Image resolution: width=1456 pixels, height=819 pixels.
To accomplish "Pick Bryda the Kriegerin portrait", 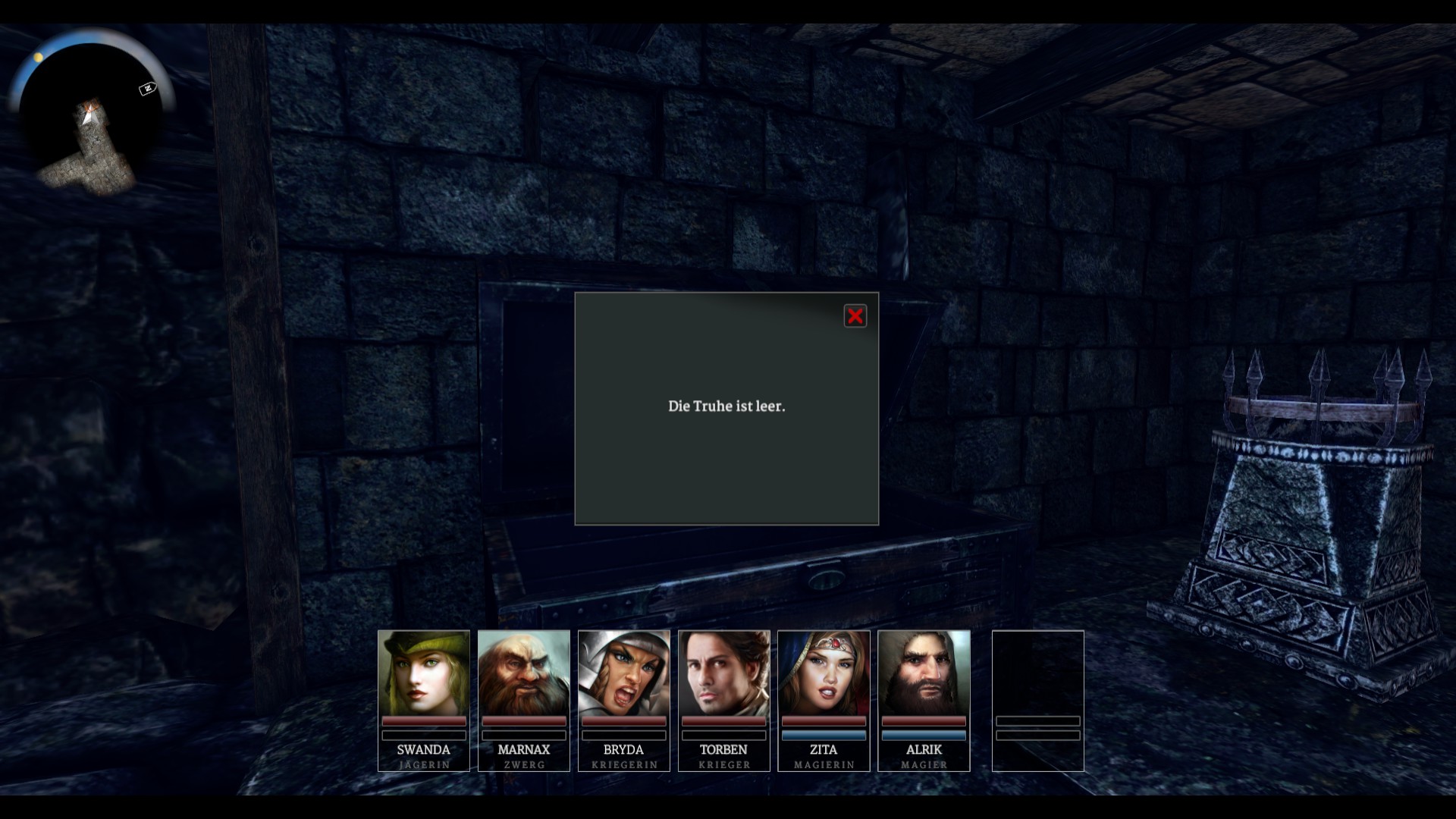I will (624, 673).
